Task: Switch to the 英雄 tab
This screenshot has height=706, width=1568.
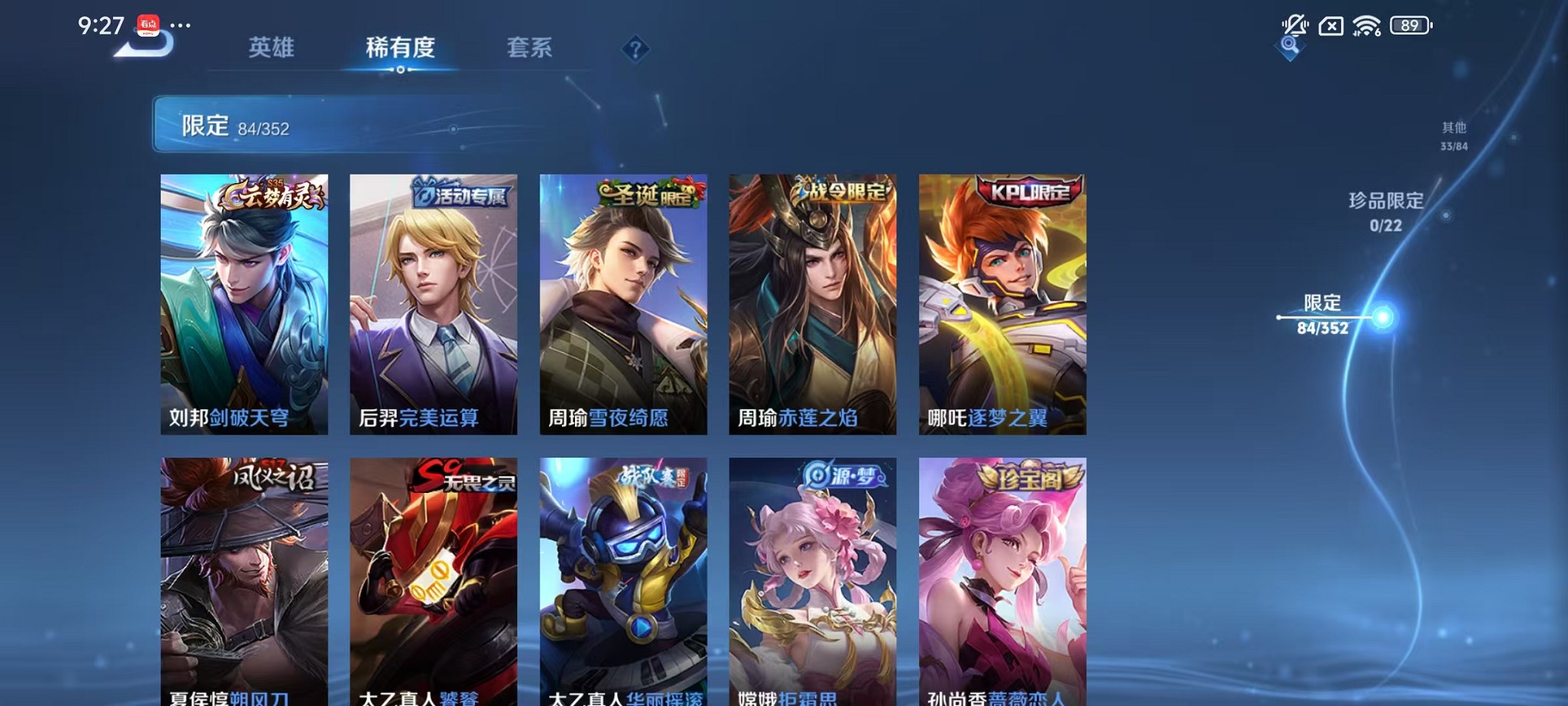Action: 272,47
